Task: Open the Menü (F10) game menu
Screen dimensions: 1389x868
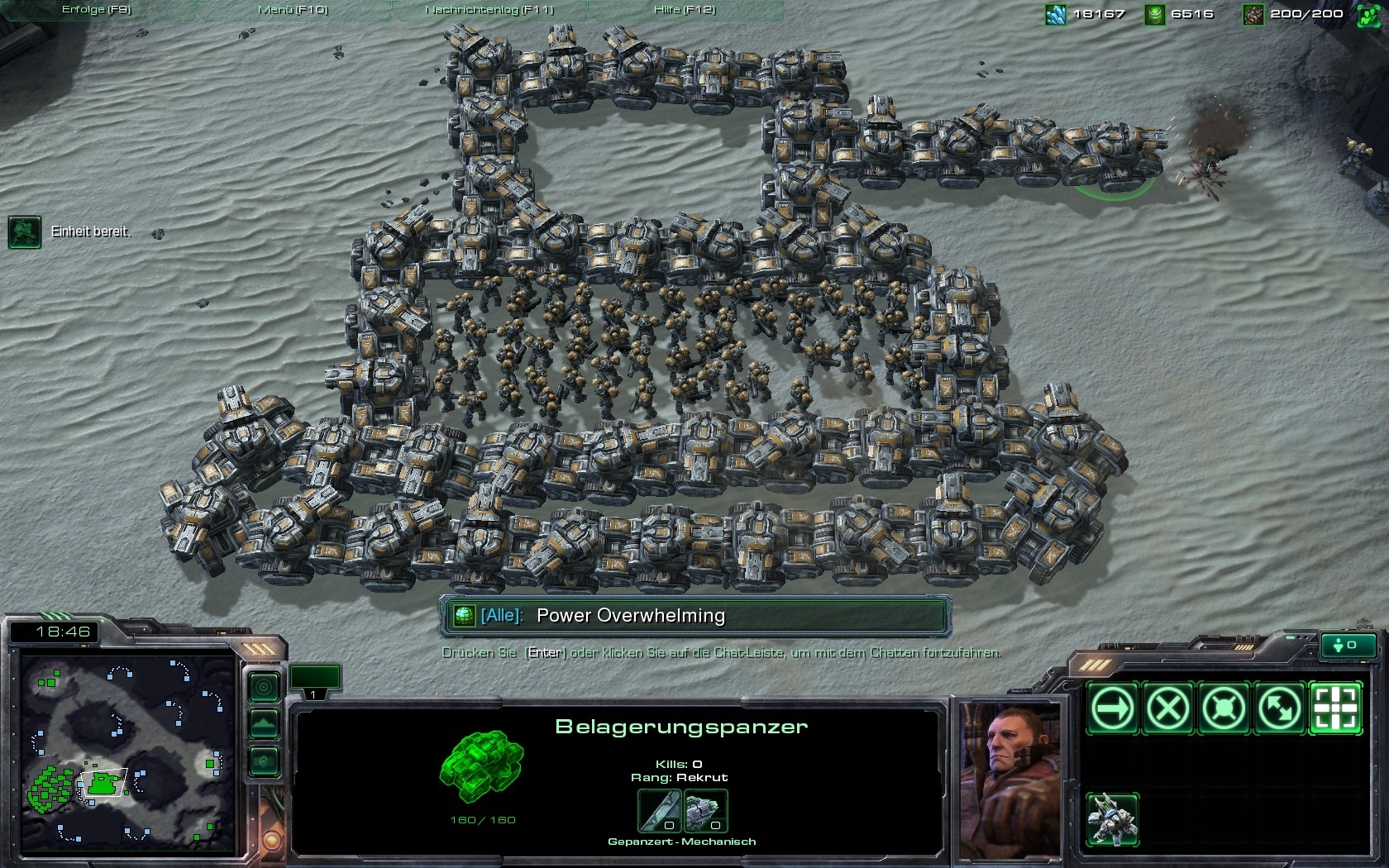Action: [293, 10]
